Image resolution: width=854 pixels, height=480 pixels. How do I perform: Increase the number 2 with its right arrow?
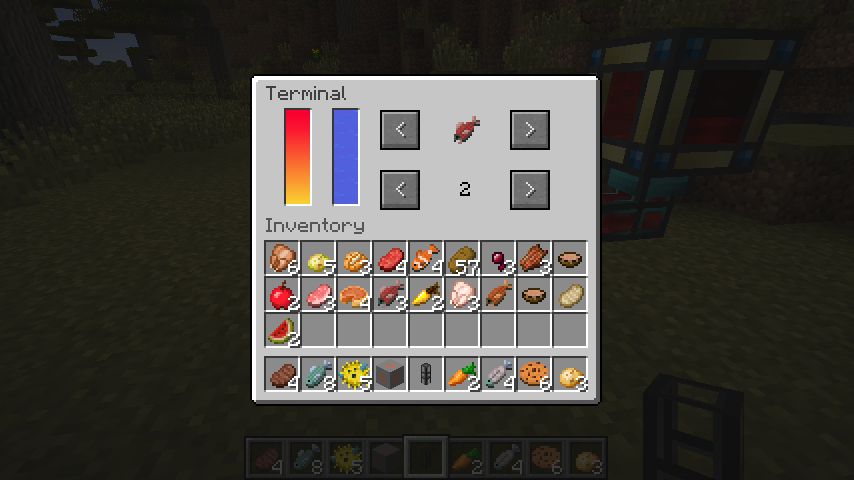pyautogui.click(x=530, y=189)
